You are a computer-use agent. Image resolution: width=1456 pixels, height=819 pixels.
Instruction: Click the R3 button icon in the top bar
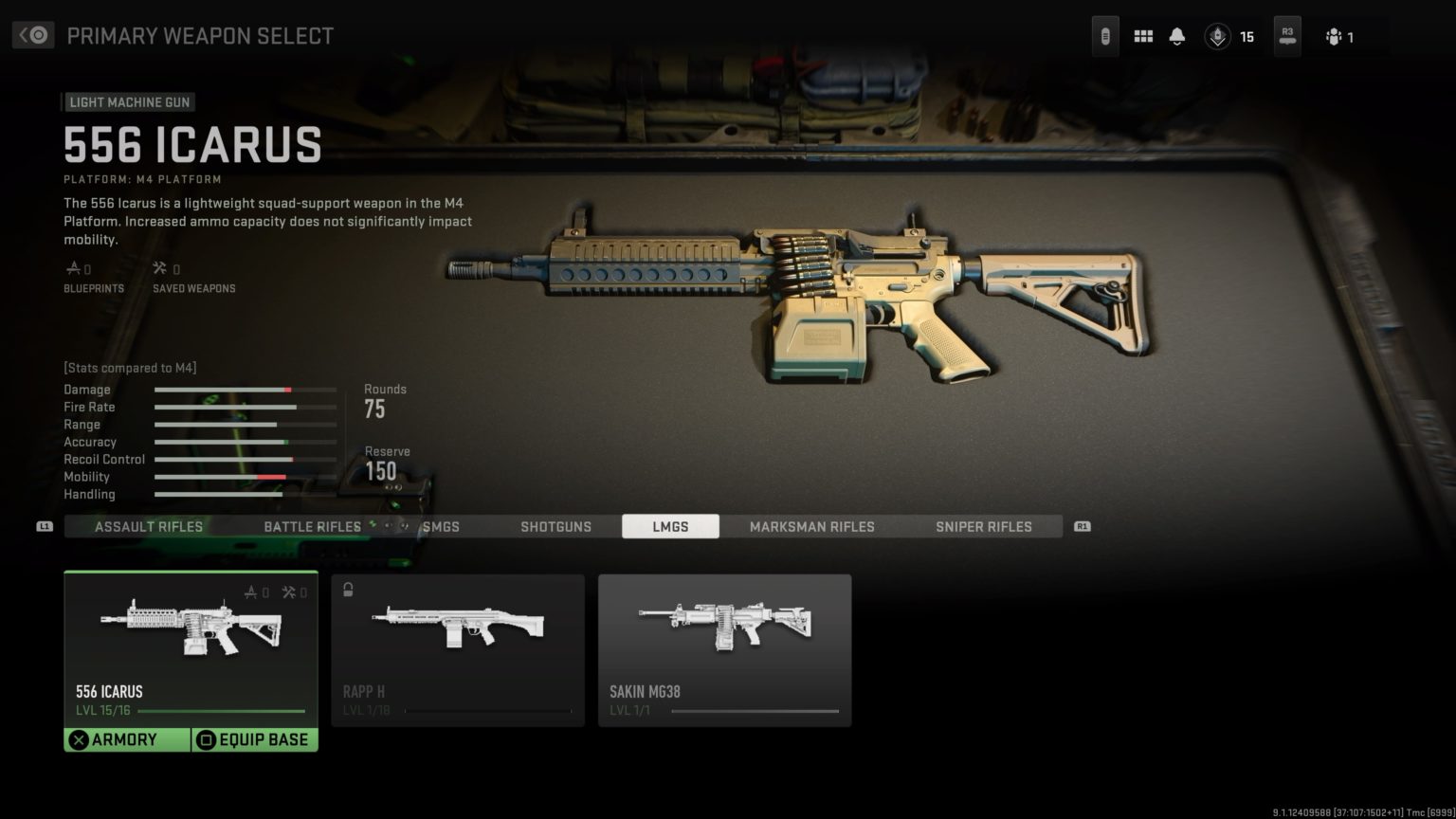coord(1286,34)
